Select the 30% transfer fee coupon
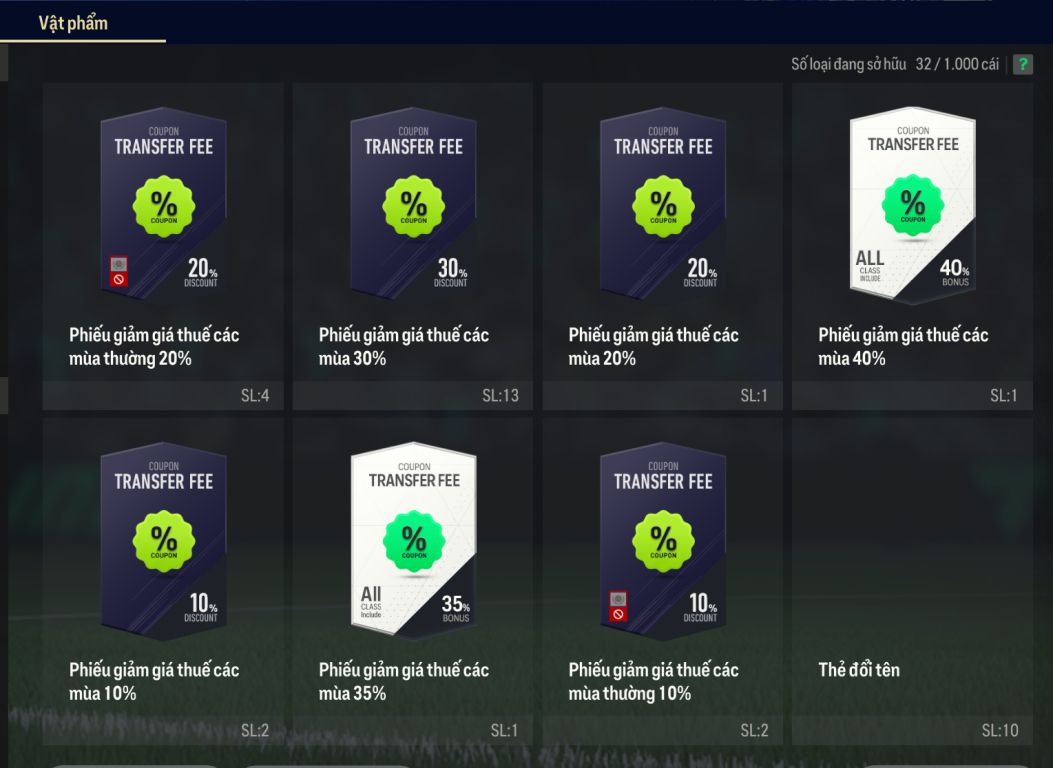The width and height of the screenshot is (1053, 768). 413,246
